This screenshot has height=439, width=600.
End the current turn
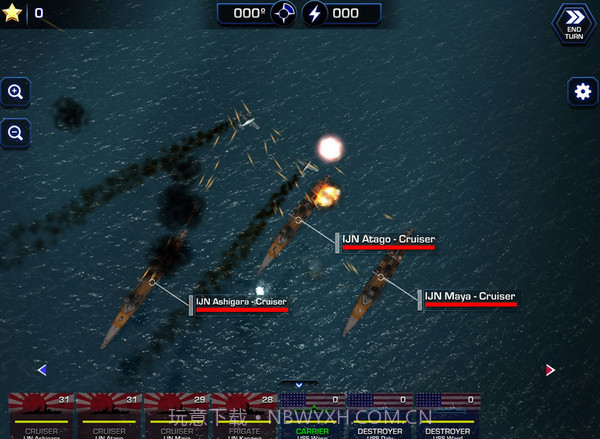tap(573, 22)
